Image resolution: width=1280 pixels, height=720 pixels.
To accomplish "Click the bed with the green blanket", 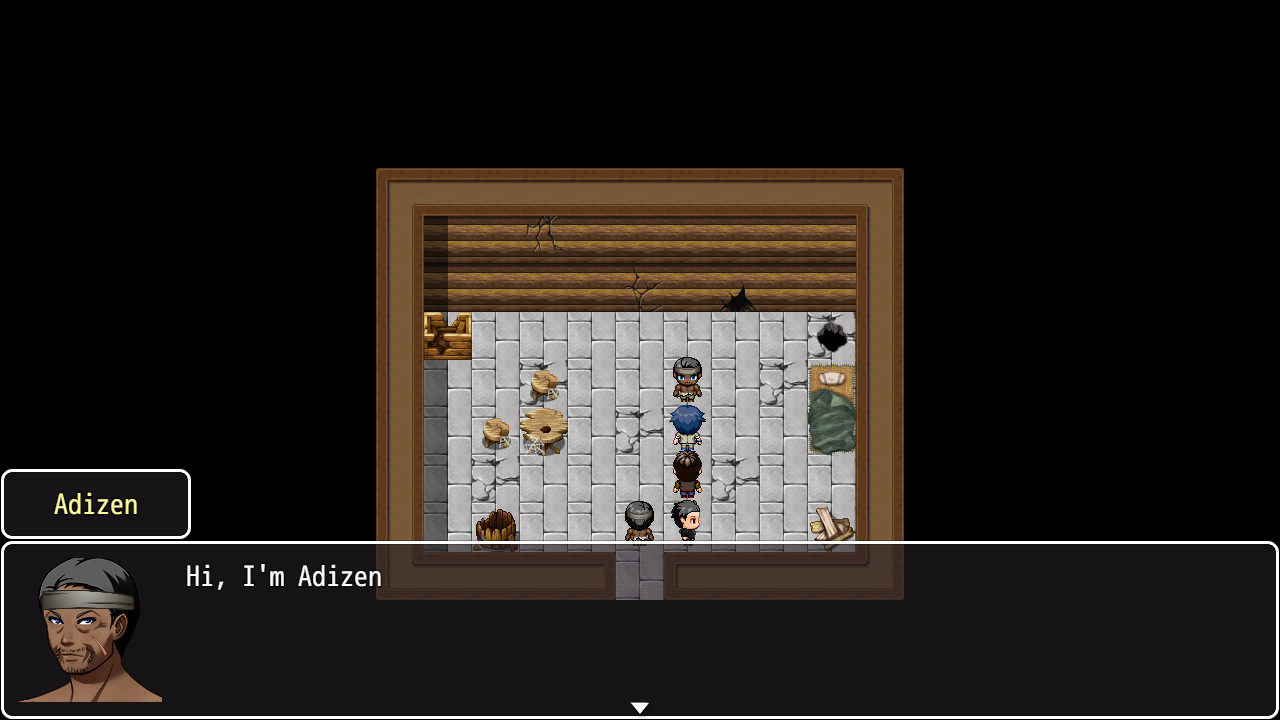I will (x=832, y=420).
